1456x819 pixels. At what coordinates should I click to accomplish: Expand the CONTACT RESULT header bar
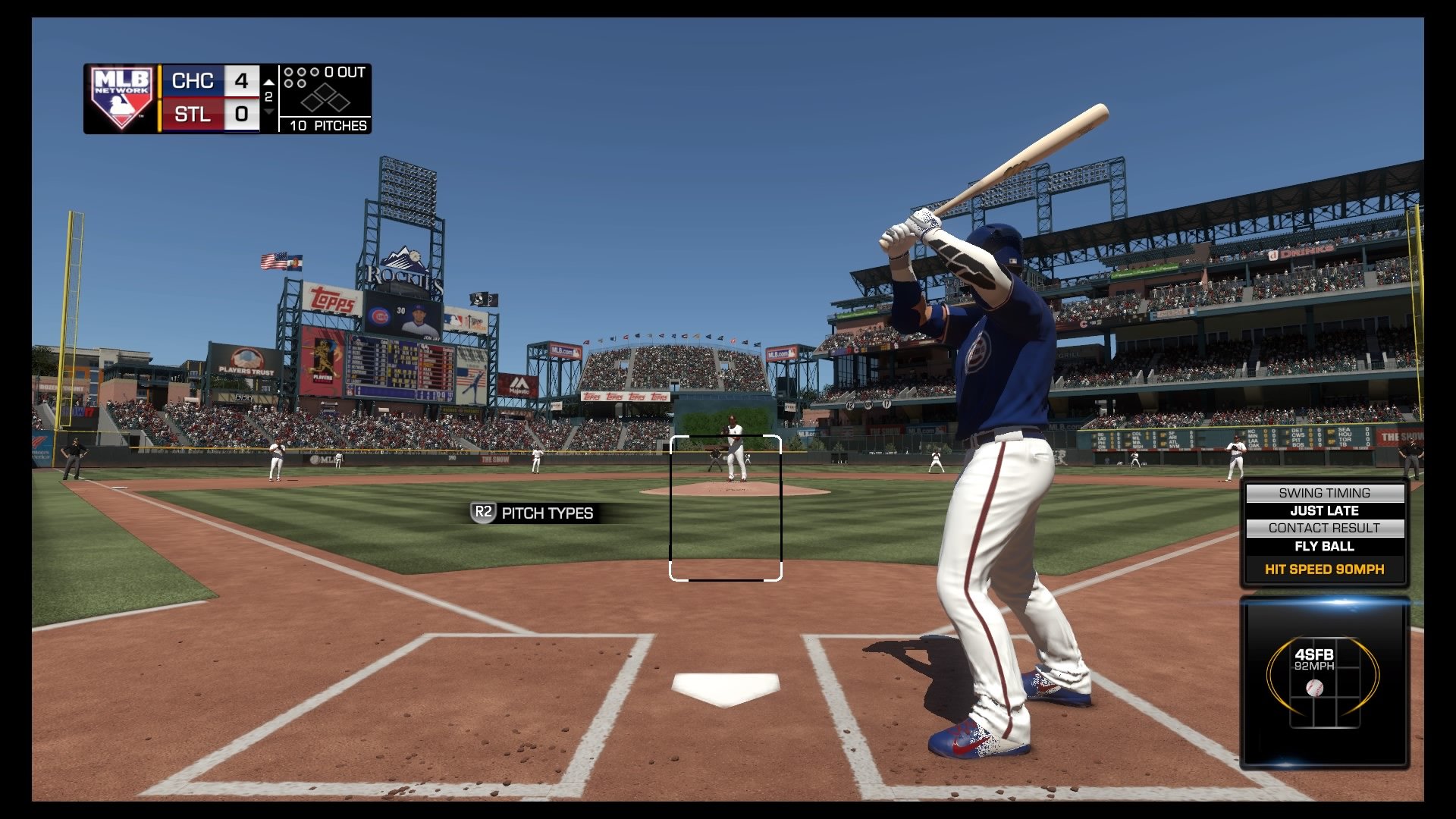click(1324, 528)
